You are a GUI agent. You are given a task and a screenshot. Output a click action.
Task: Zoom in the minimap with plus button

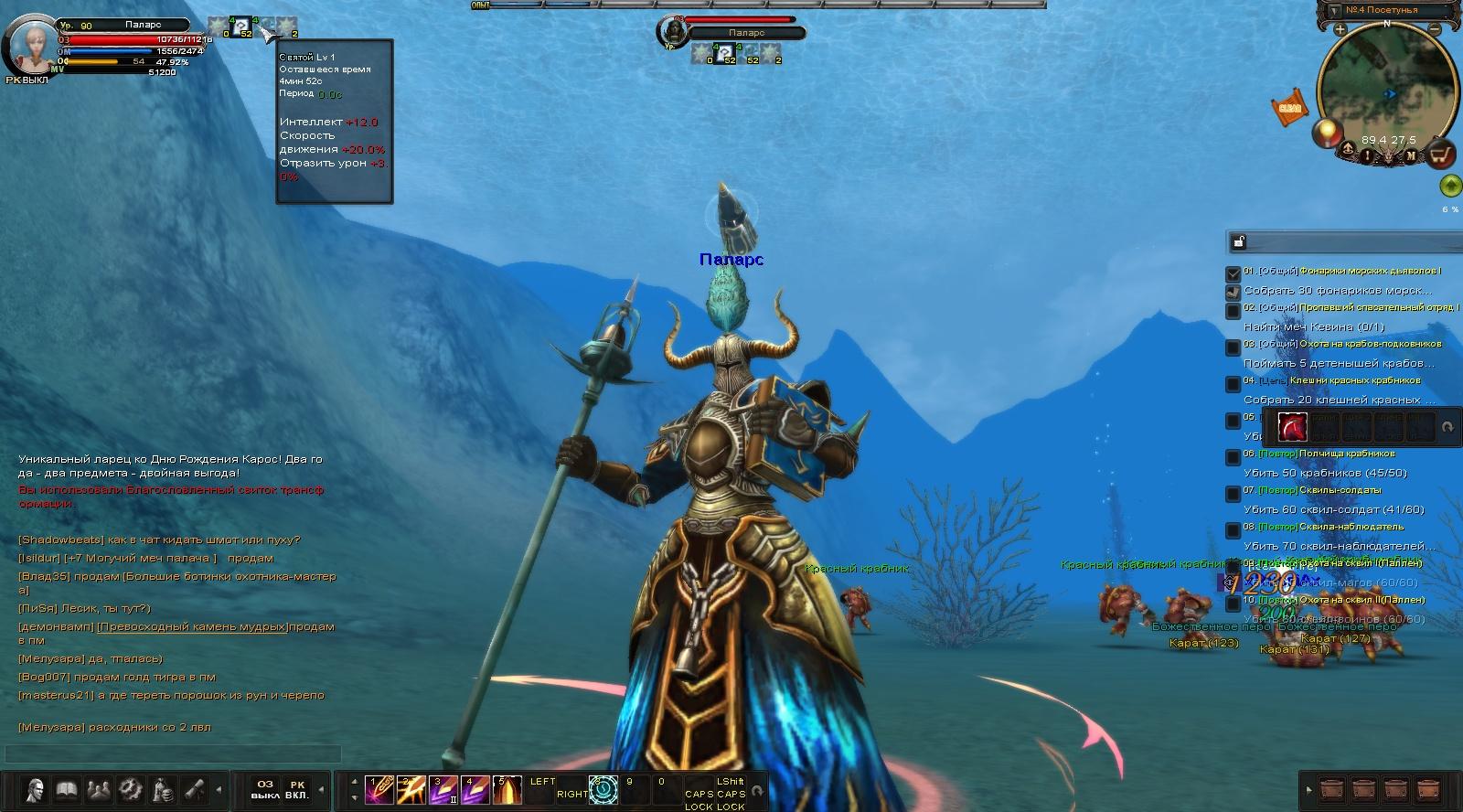[x=1340, y=29]
